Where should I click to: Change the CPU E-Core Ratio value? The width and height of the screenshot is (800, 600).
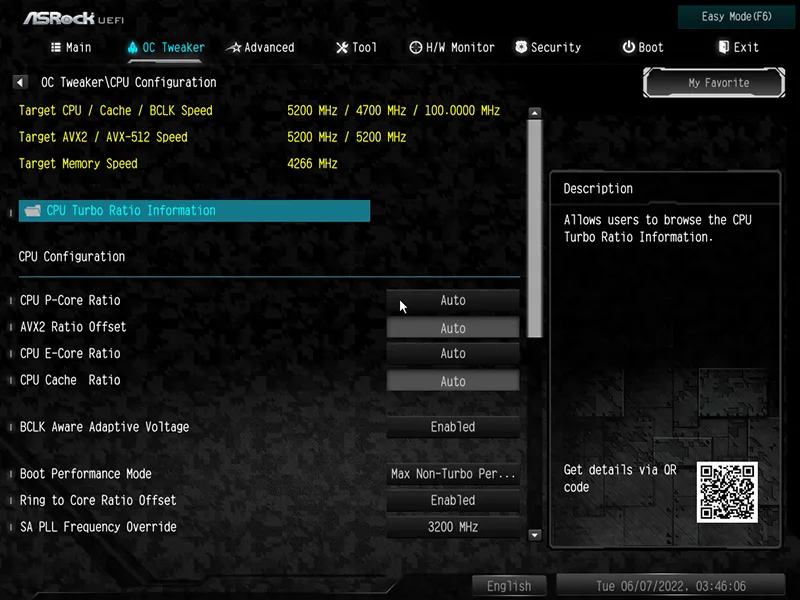click(453, 353)
